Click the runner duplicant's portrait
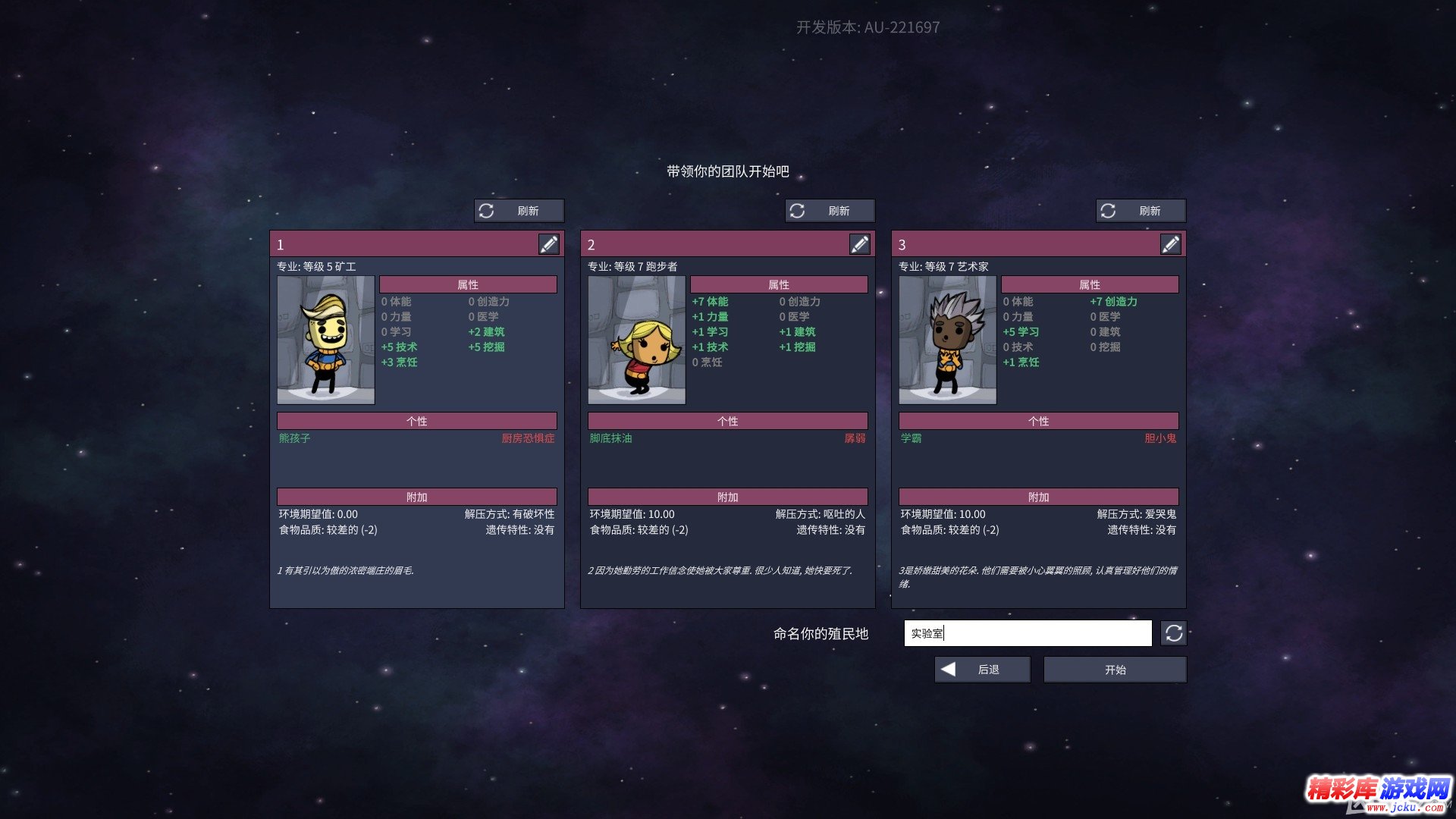 (x=636, y=340)
